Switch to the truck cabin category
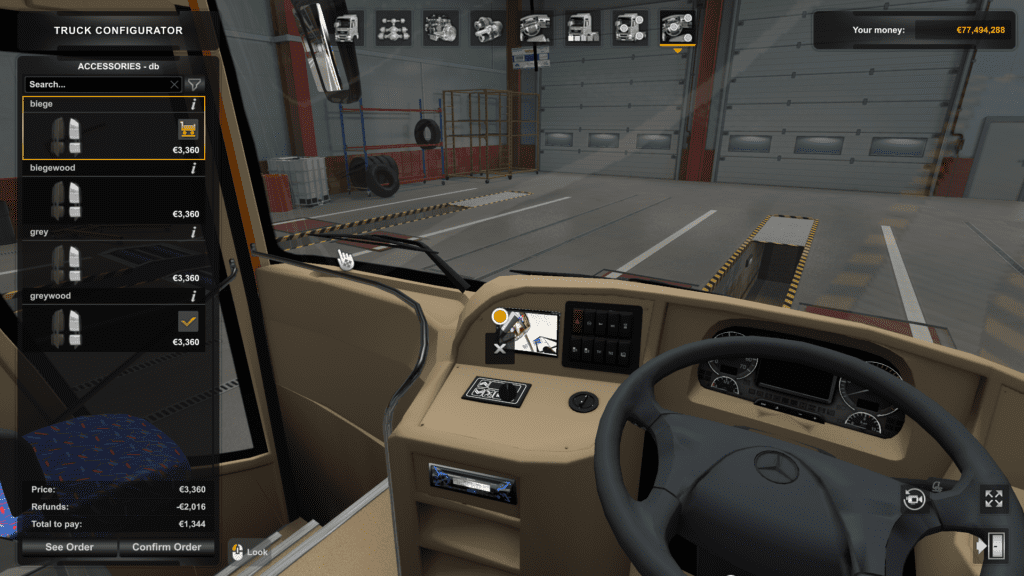This screenshot has width=1024, height=576. pyautogui.click(x=346, y=27)
